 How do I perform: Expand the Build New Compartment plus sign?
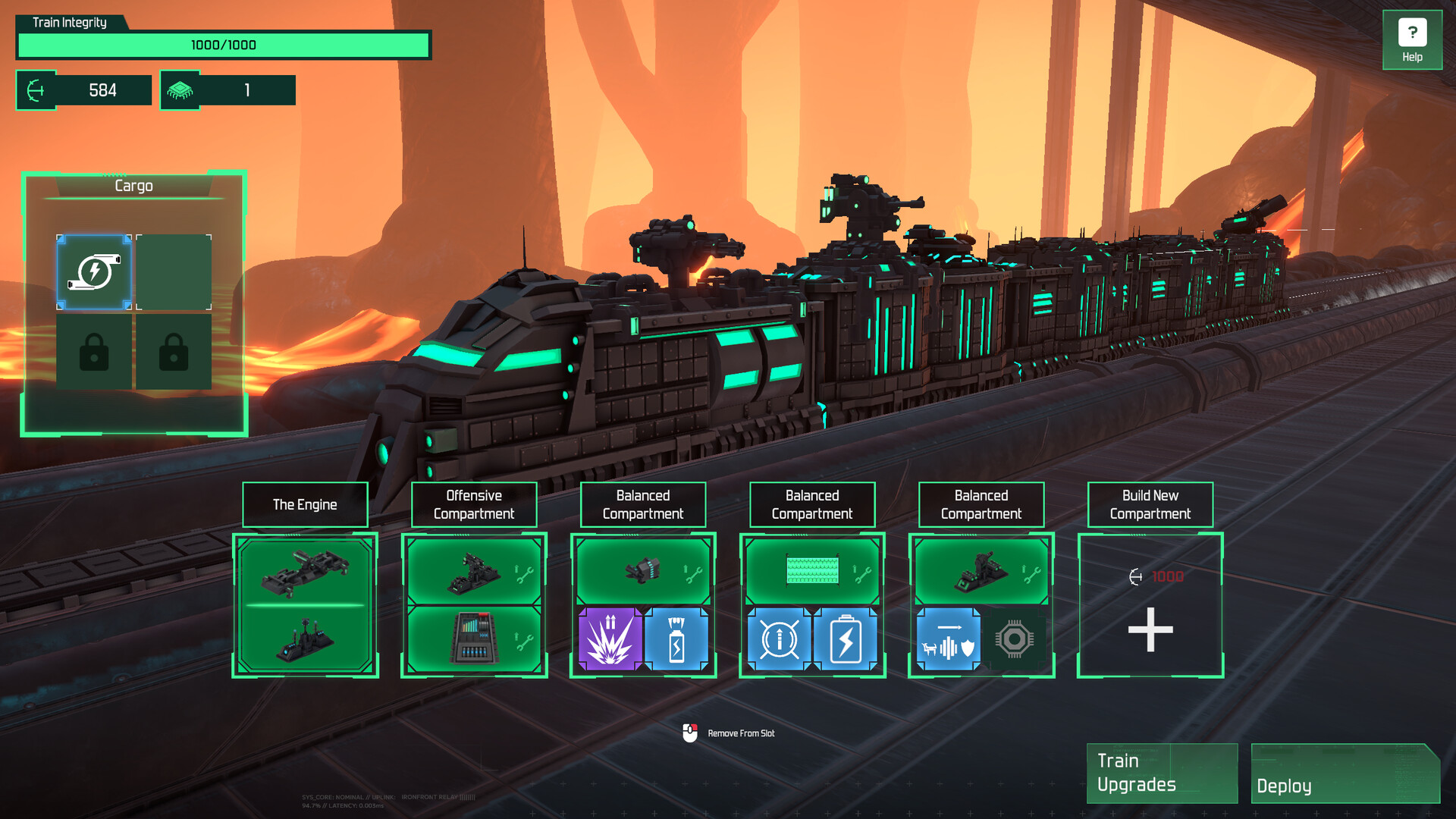pyautogui.click(x=1150, y=629)
